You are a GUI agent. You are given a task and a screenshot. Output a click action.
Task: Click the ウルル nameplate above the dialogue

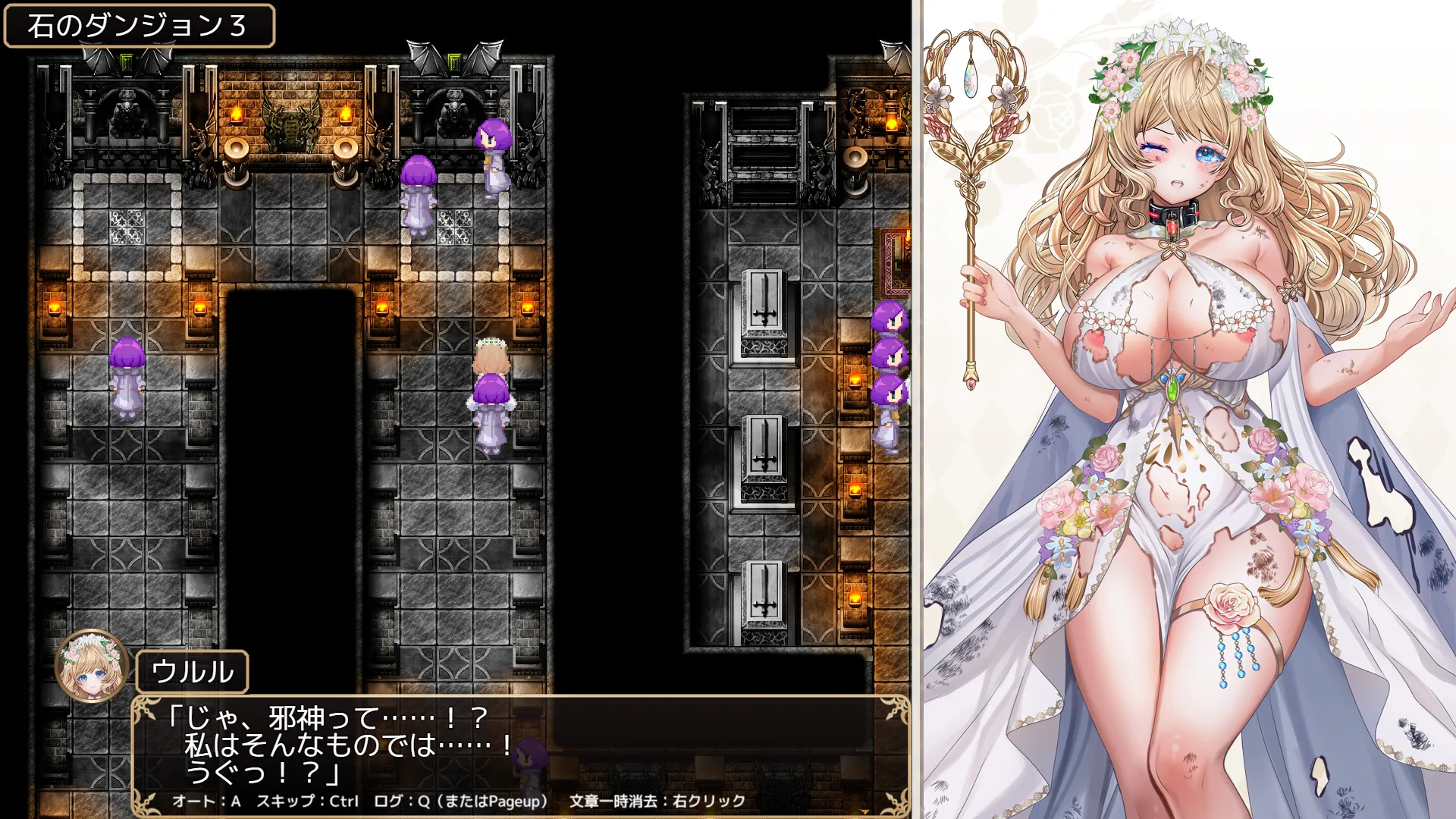tap(196, 670)
